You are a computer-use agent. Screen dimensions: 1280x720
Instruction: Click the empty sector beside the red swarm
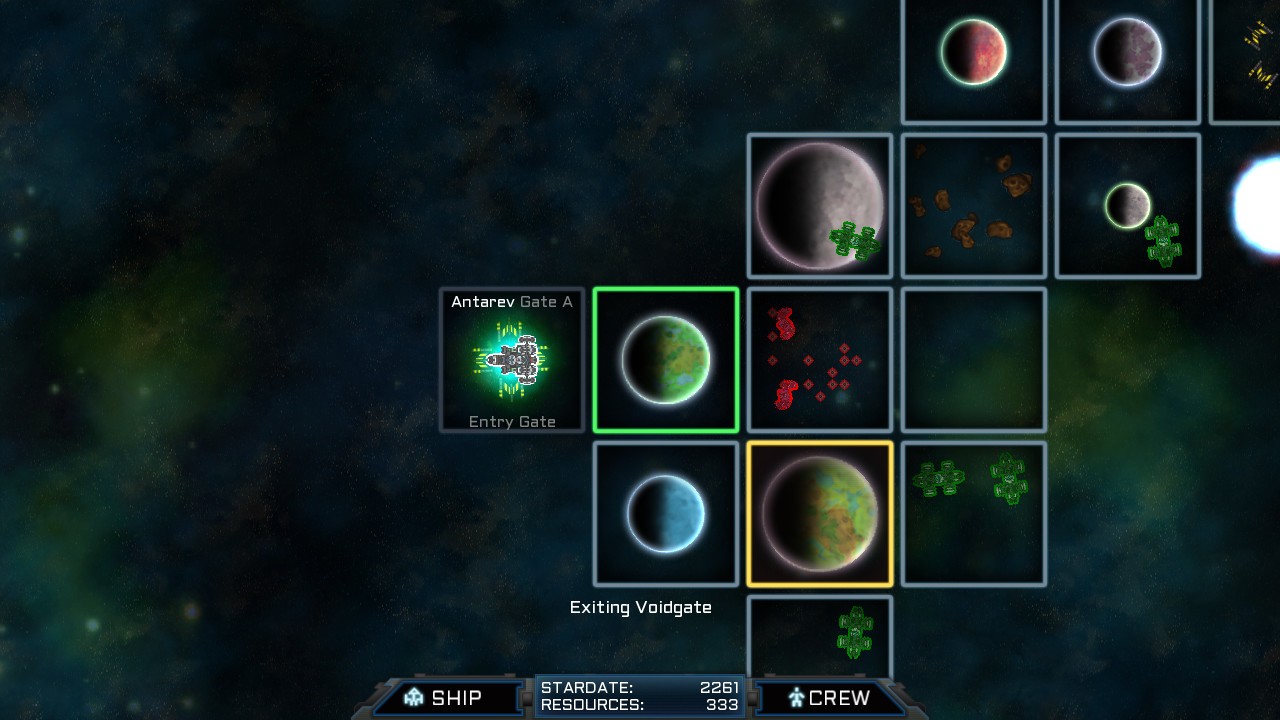[x=973, y=360]
